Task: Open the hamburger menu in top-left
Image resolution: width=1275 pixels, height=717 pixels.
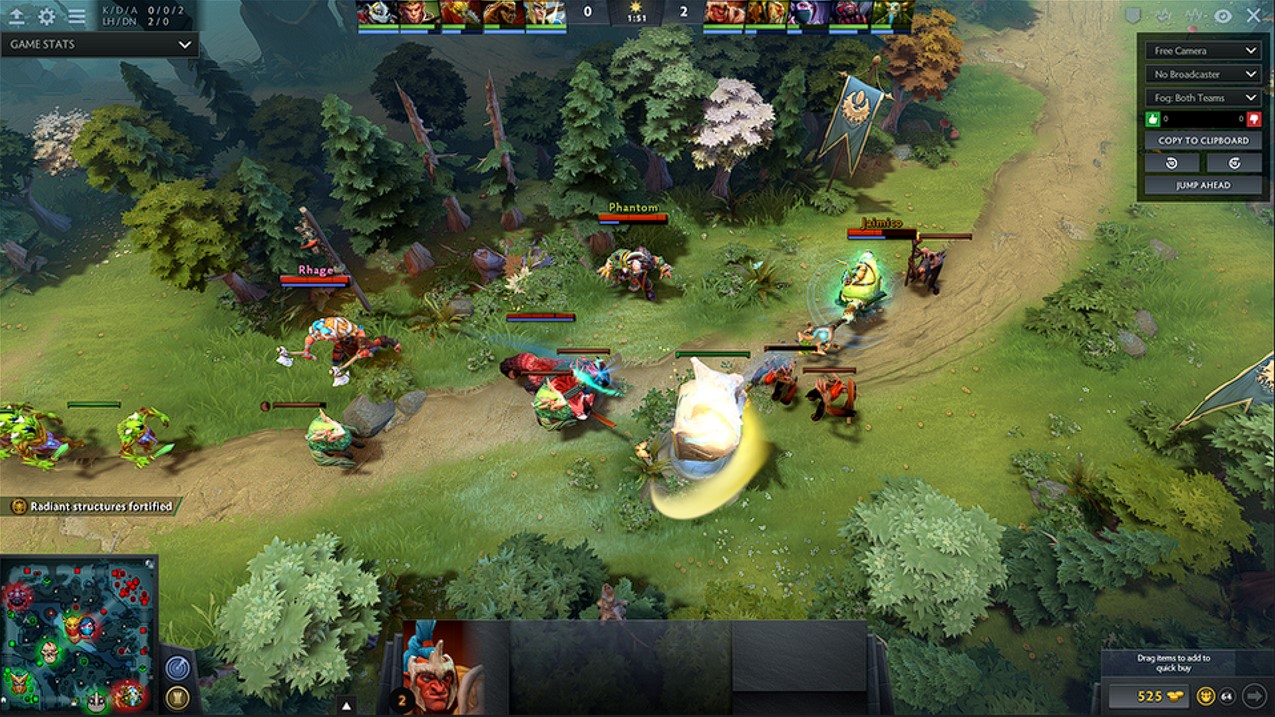Action: pyautogui.click(x=76, y=16)
